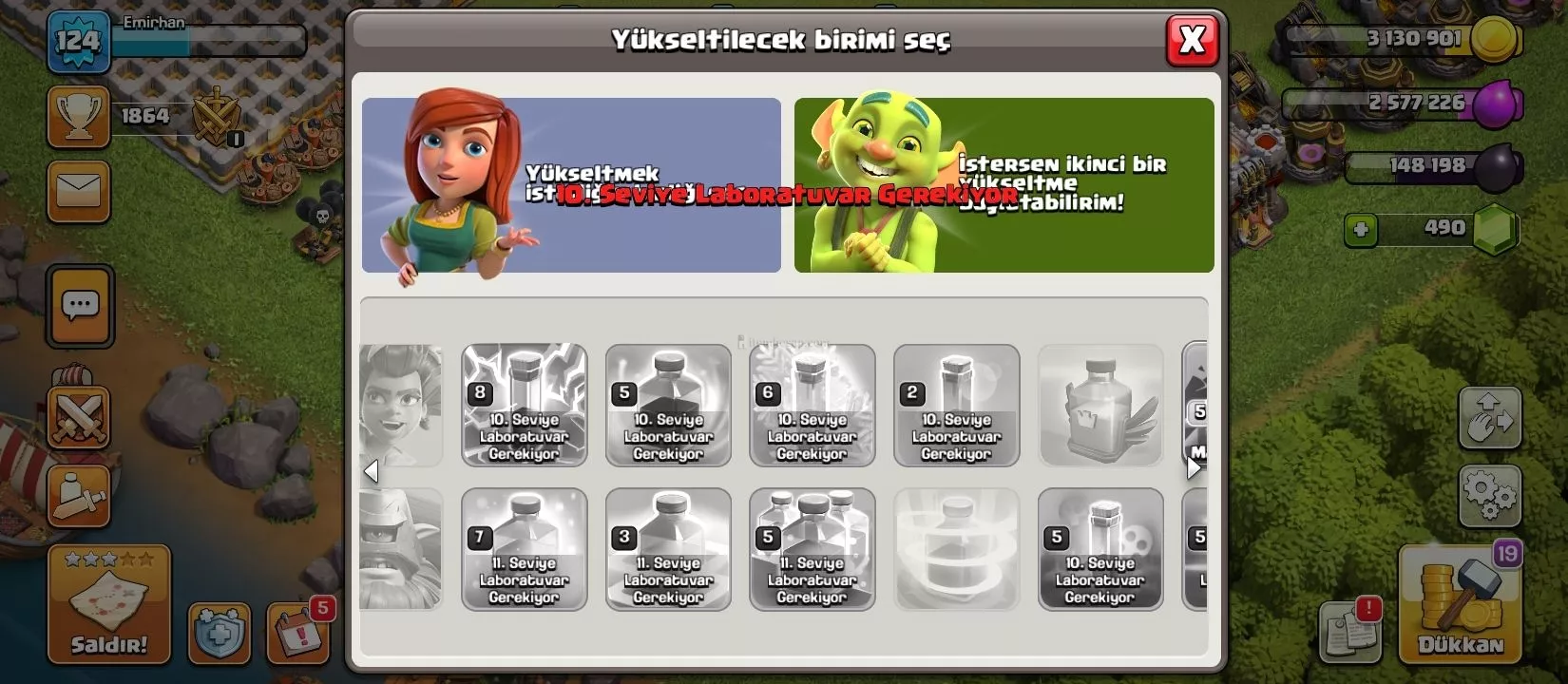Select the swirling tornado spell card
Viewport: 1568px width, 684px height.
coord(956,549)
